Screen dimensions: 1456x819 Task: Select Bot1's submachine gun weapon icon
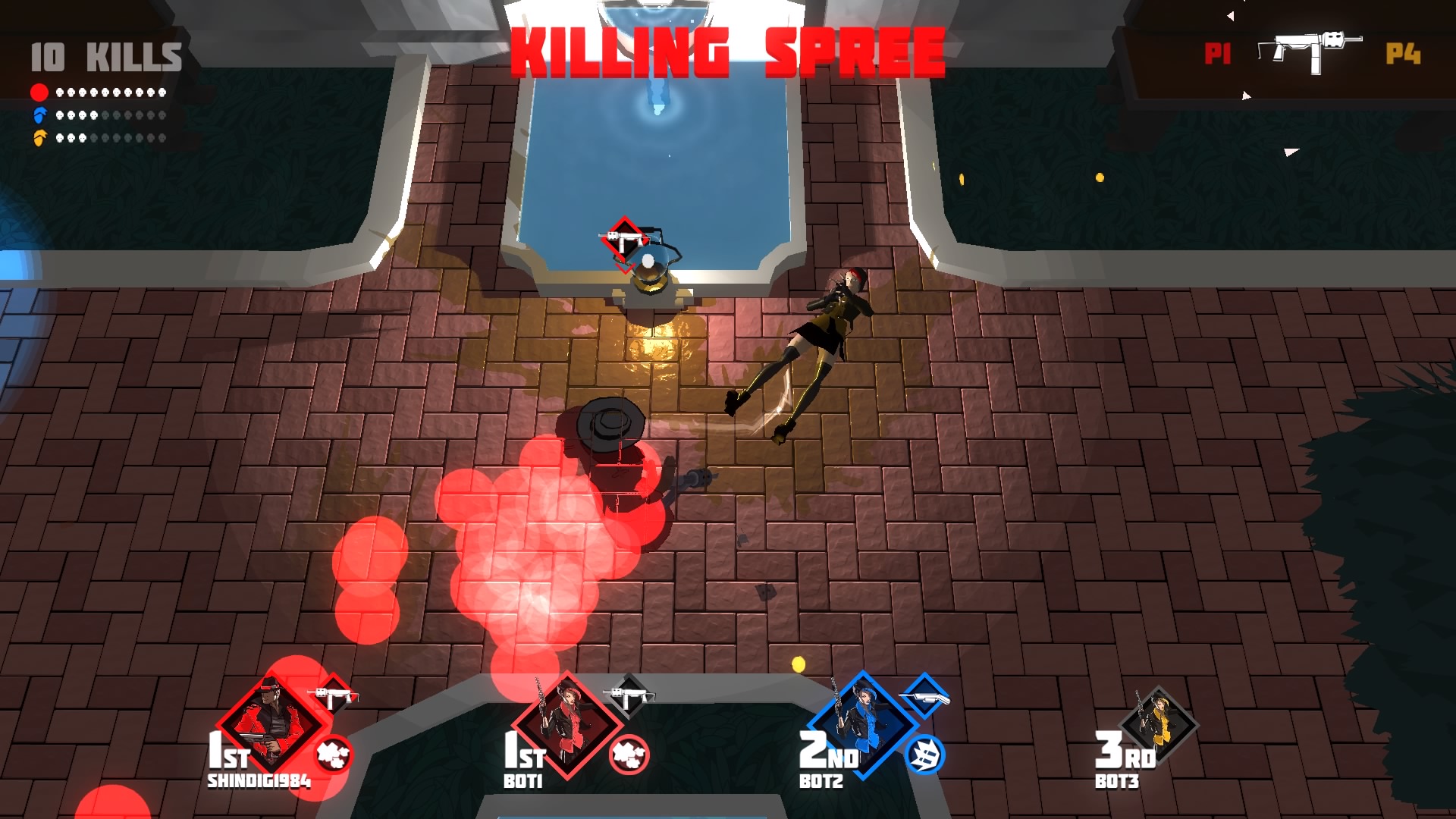(629, 695)
